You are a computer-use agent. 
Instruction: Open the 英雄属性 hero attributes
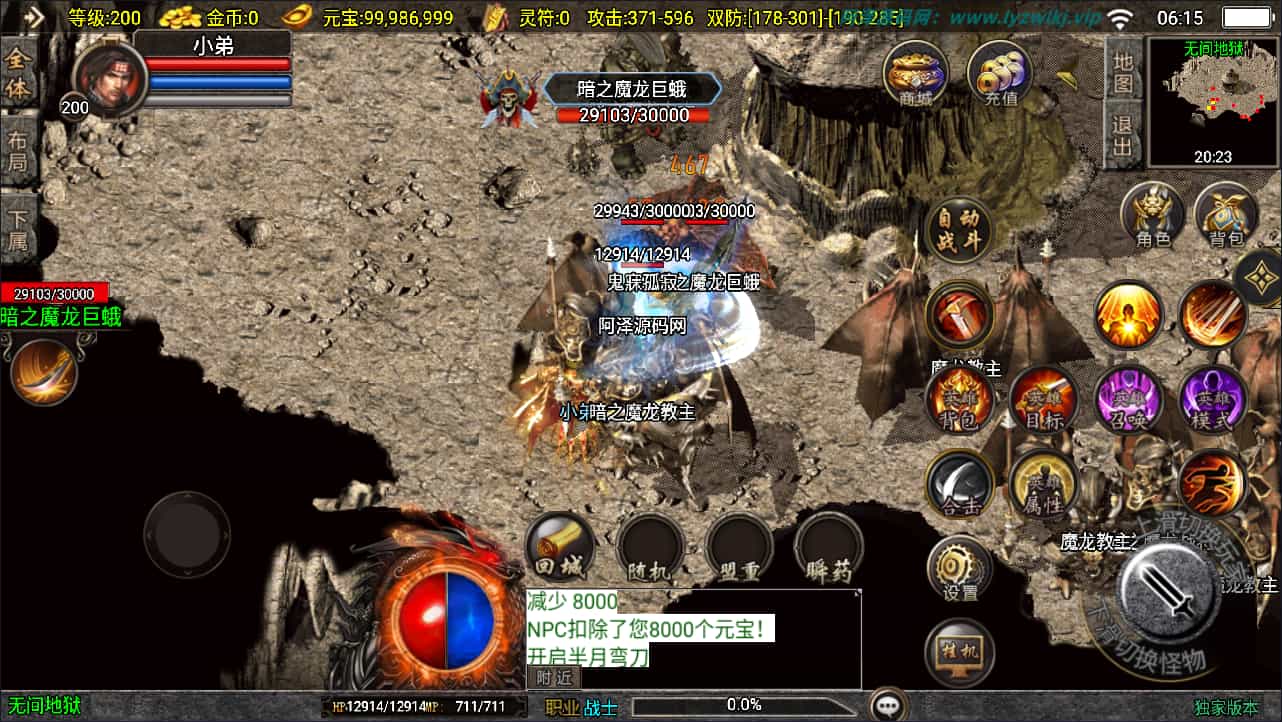(1042, 486)
